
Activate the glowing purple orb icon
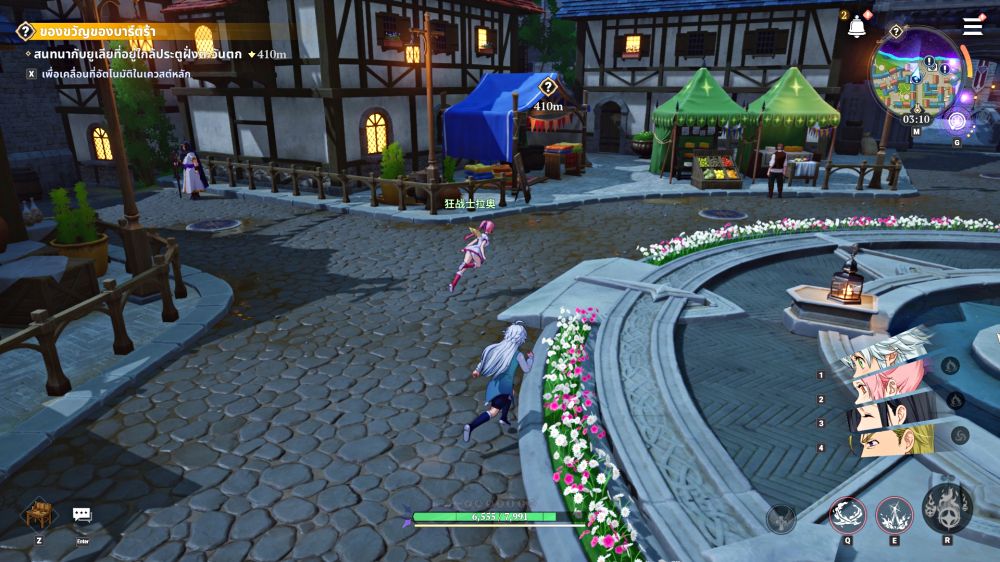pos(957,122)
